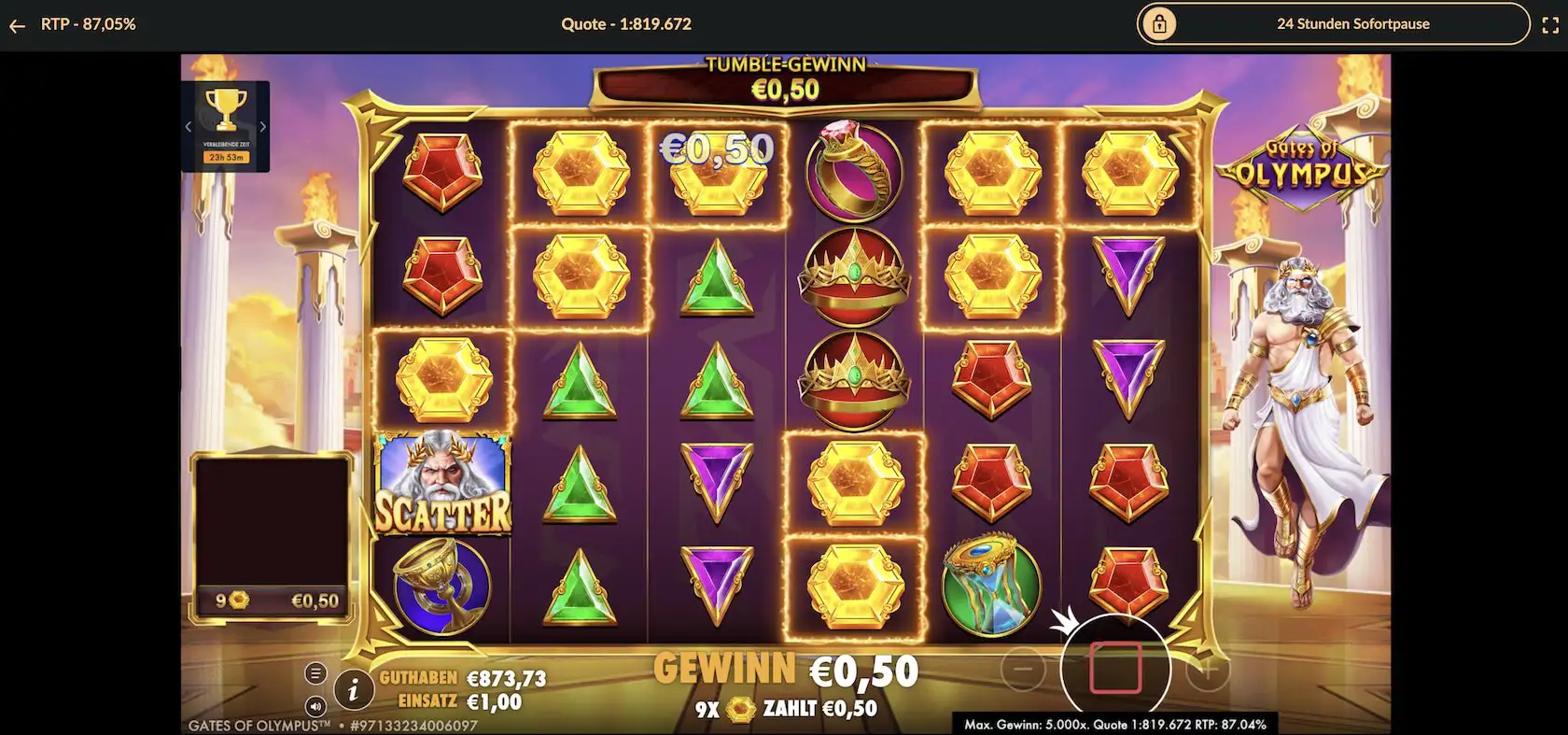This screenshot has height=735, width=1568.
Task: Increase the bet with the plus button
Action: 1207,669
